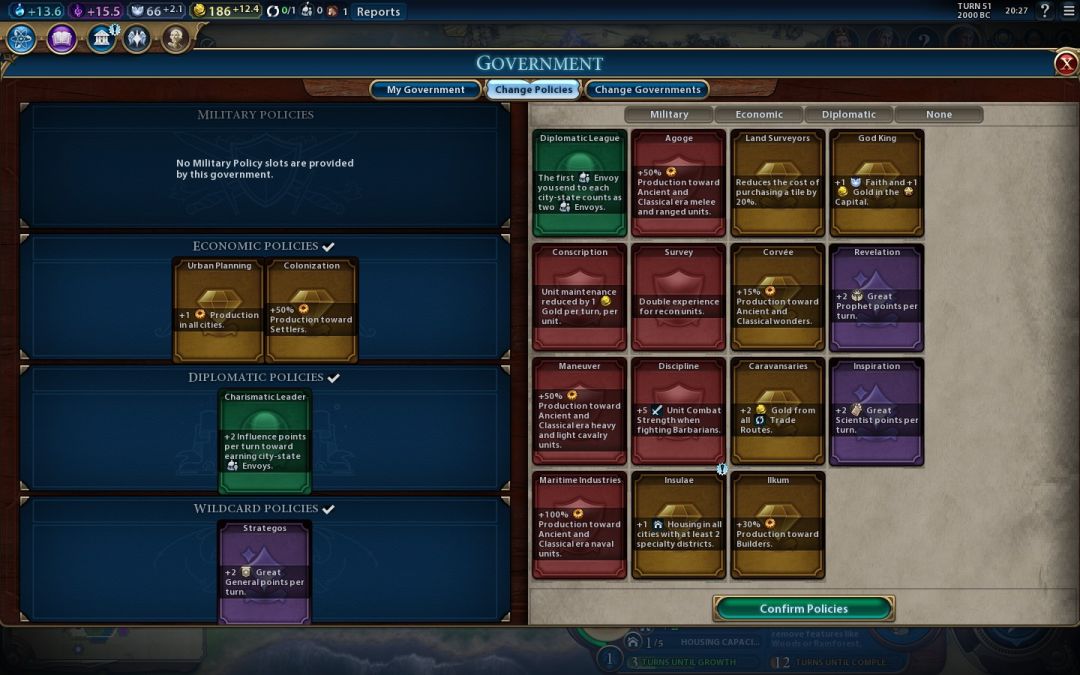This screenshot has width=1080, height=675.
Task: Select the Ilkum builder production card
Action: 778,525
